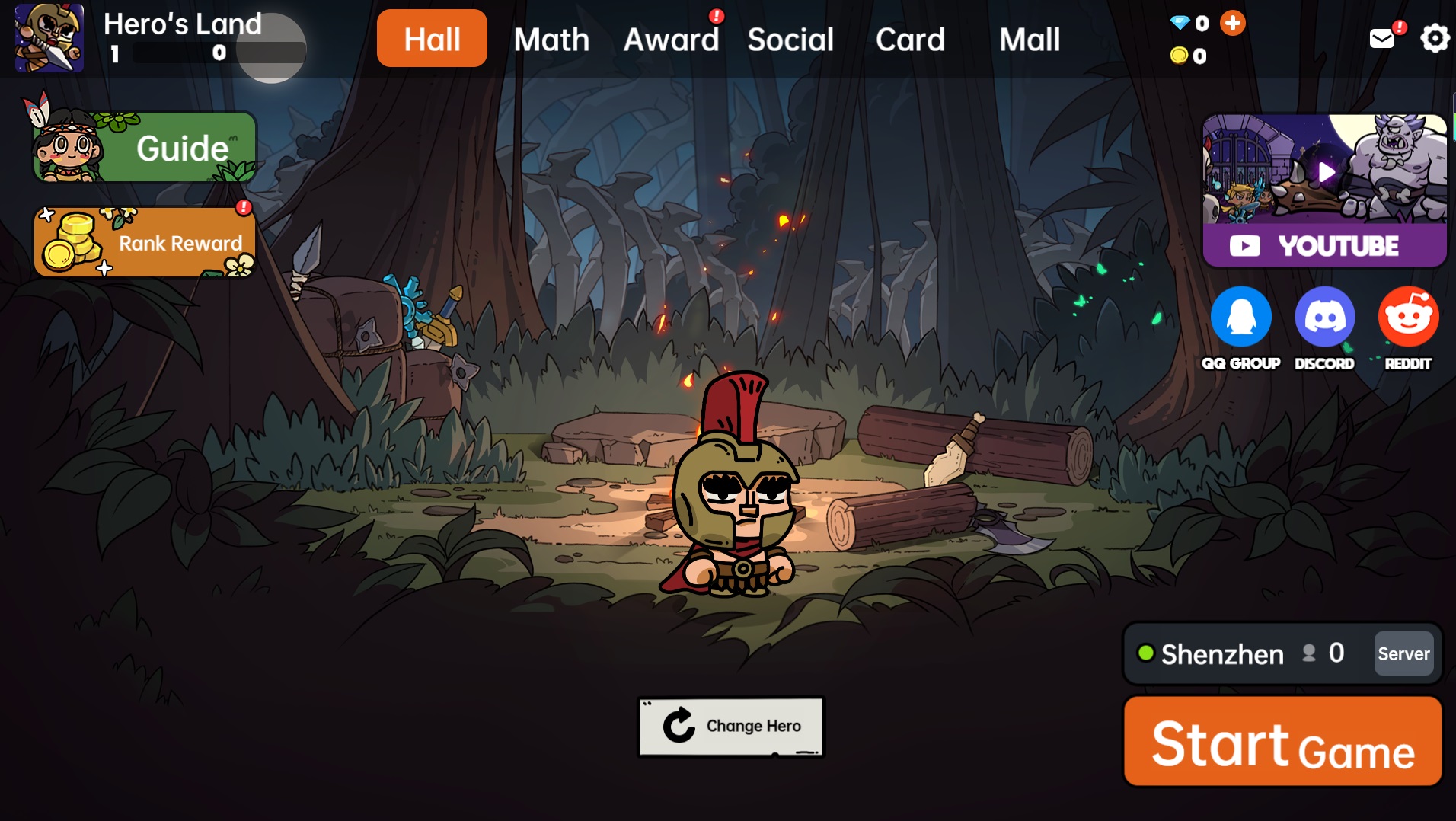Click Change Hero to swap characters
This screenshot has width=1456, height=821.
[x=730, y=726]
